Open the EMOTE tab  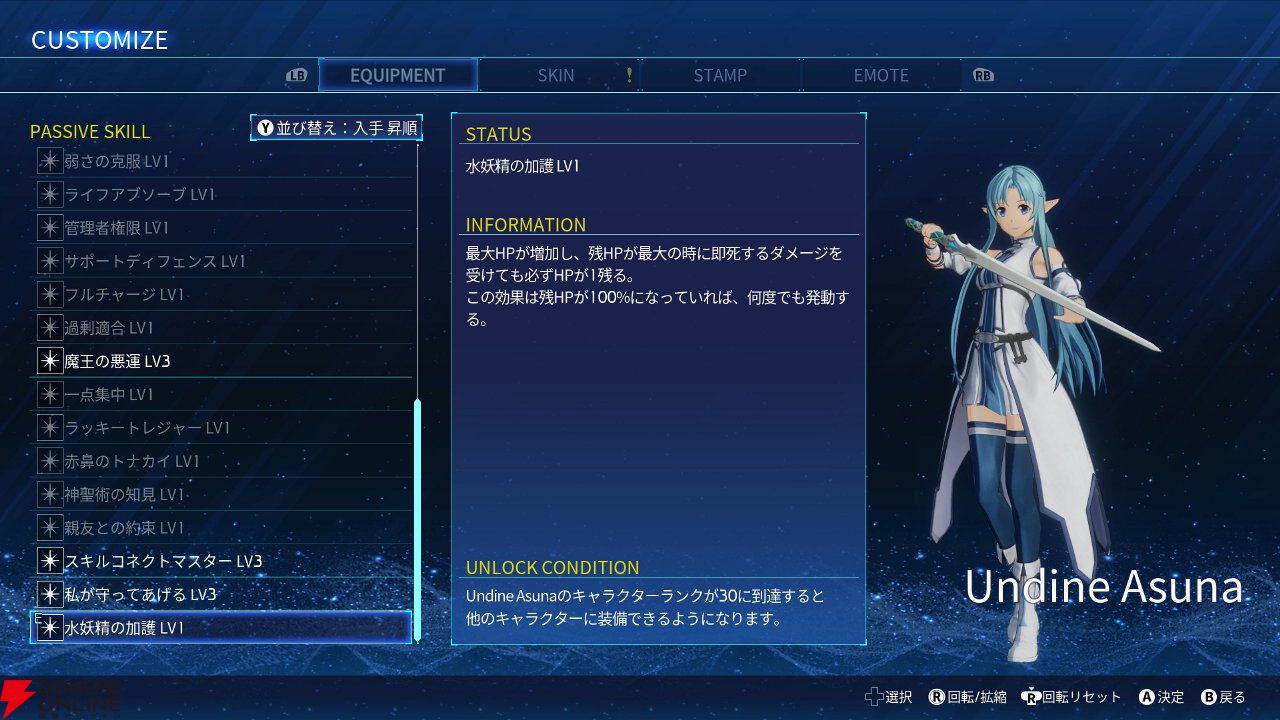pyautogui.click(x=881, y=75)
